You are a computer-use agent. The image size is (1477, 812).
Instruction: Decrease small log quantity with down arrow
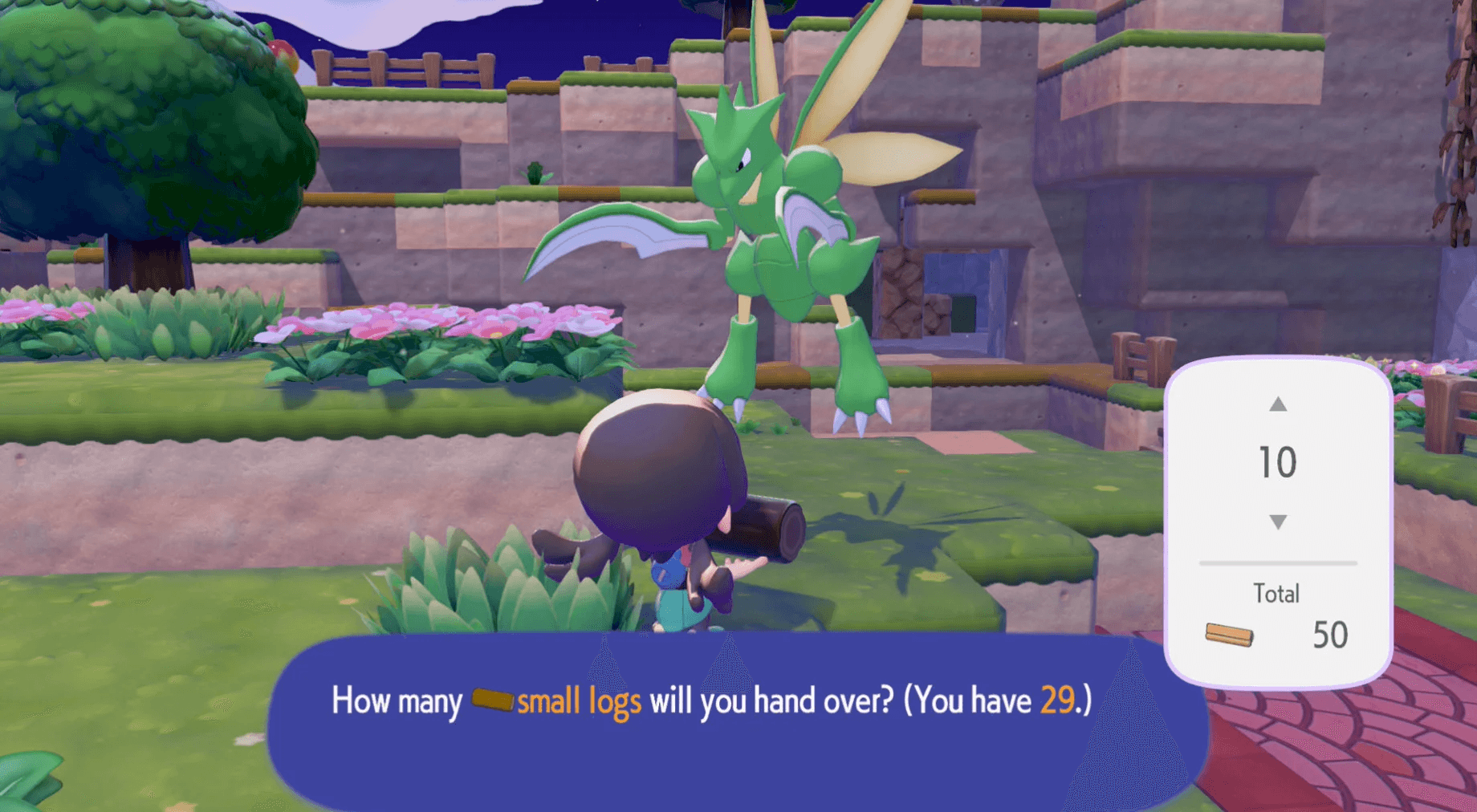click(1278, 522)
